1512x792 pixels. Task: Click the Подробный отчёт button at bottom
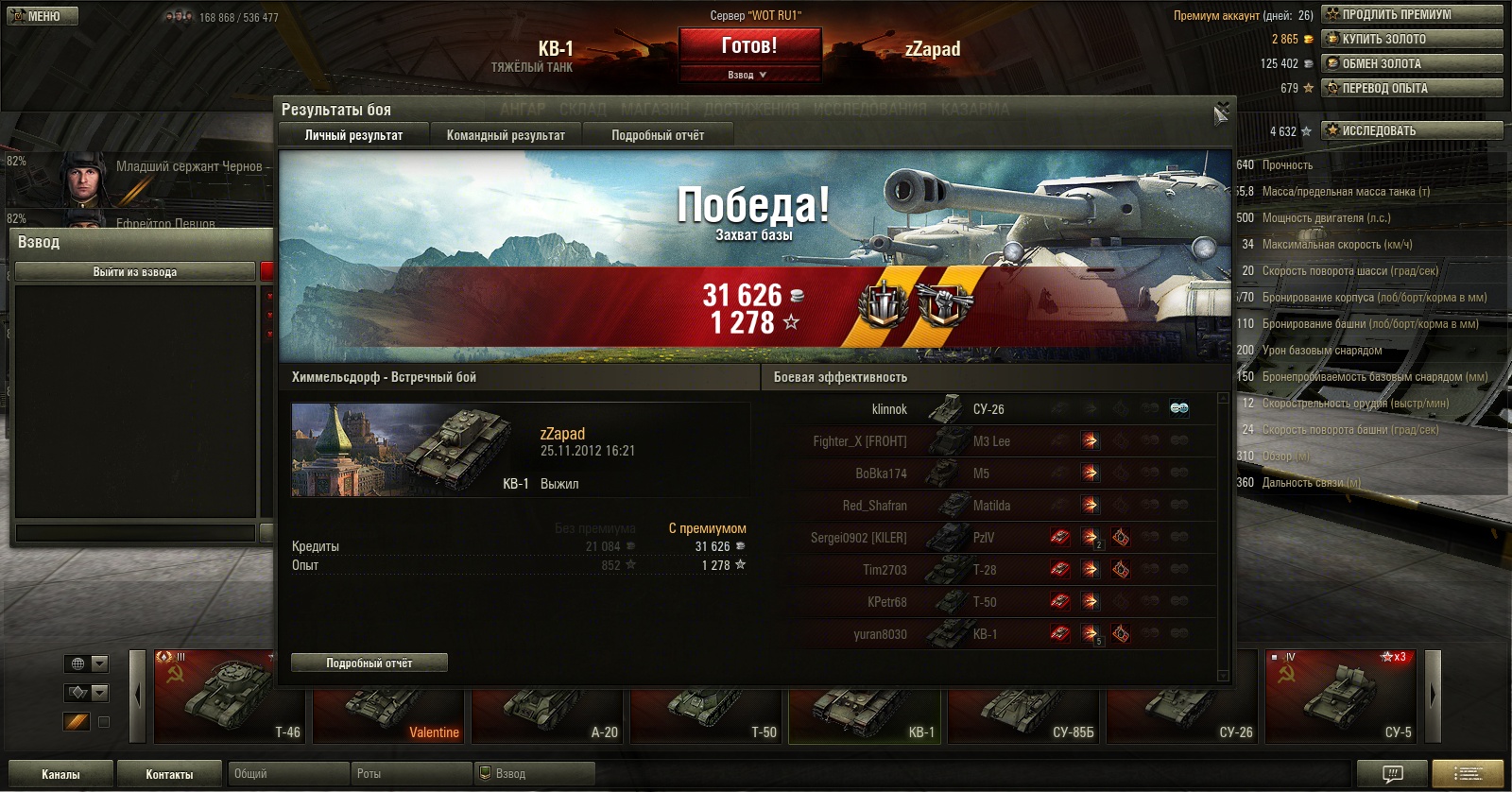click(369, 663)
